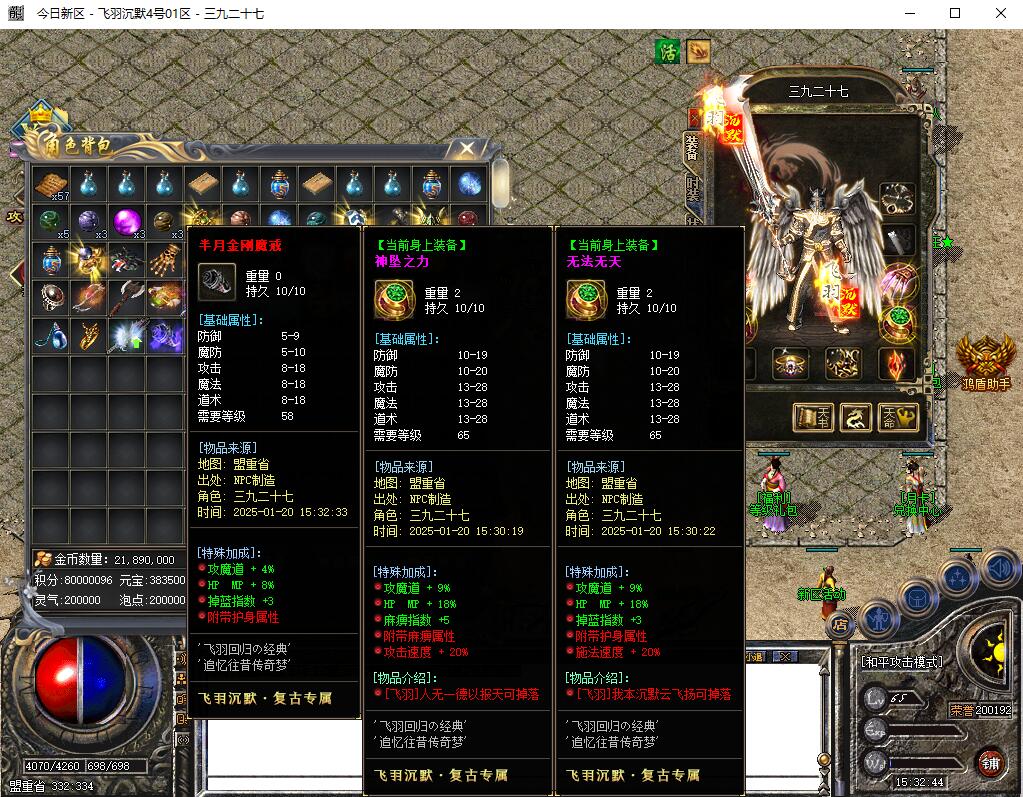Select the skeletal bone glove item
Screen dimensions: 1023x797
click(165, 258)
